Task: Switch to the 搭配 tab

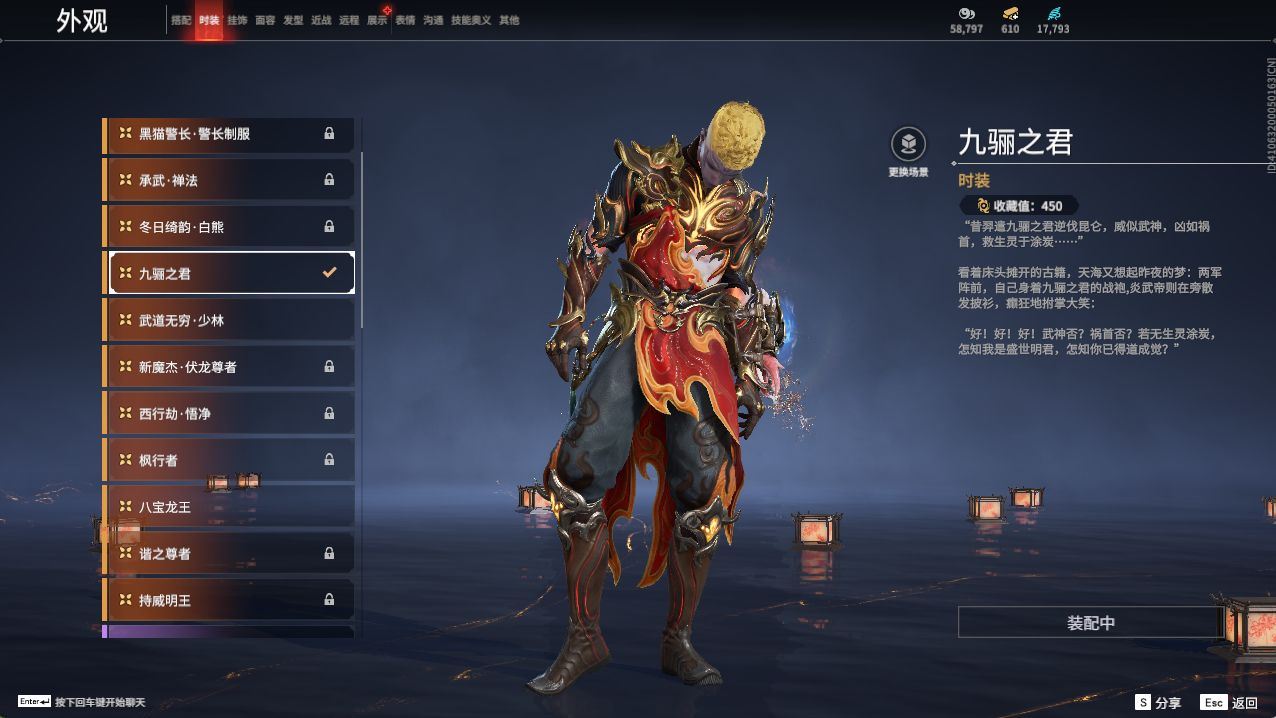Action: pyautogui.click(x=181, y=20)
